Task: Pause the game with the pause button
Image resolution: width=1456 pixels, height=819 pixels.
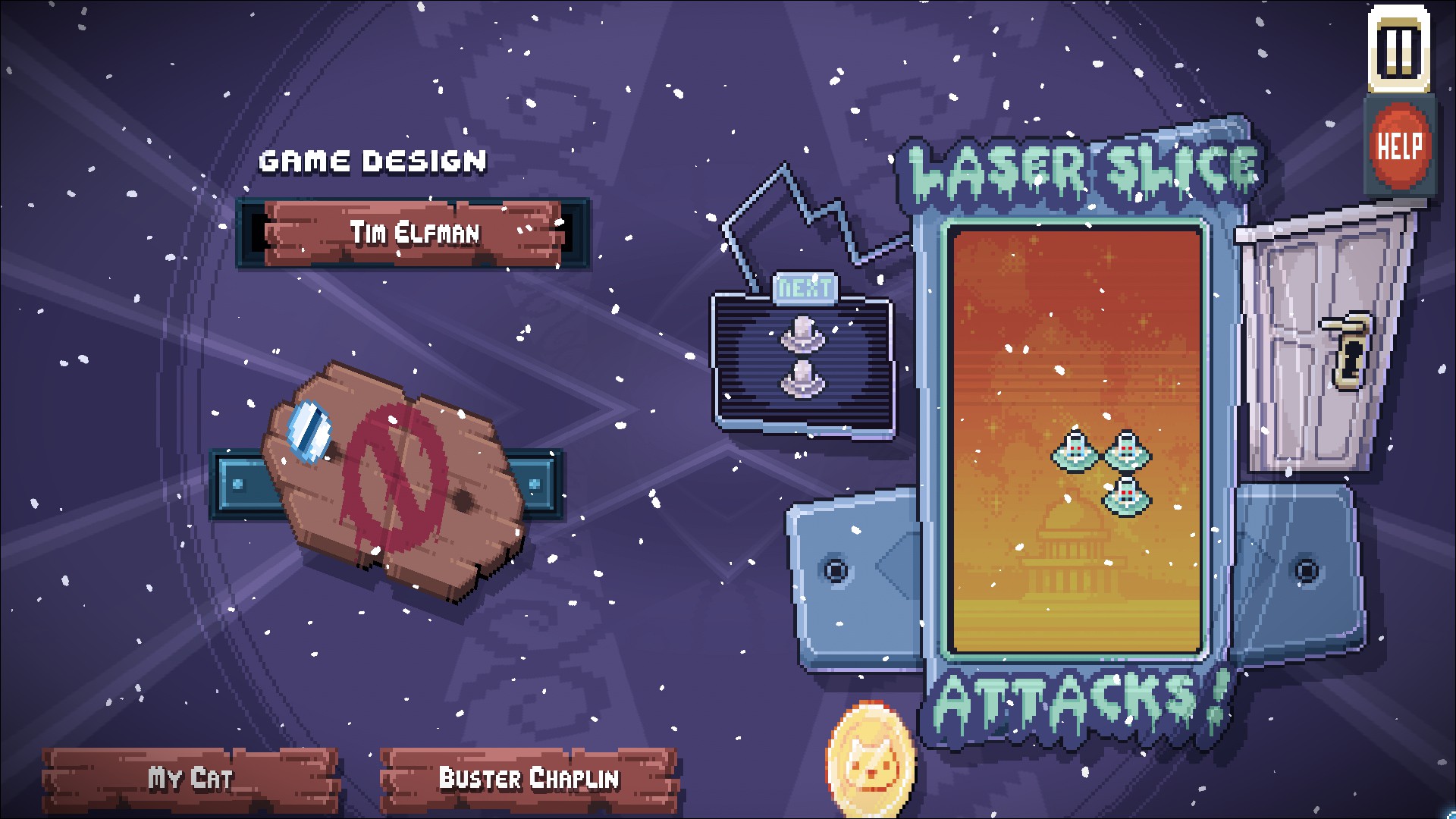Action: click(1399, 50)
